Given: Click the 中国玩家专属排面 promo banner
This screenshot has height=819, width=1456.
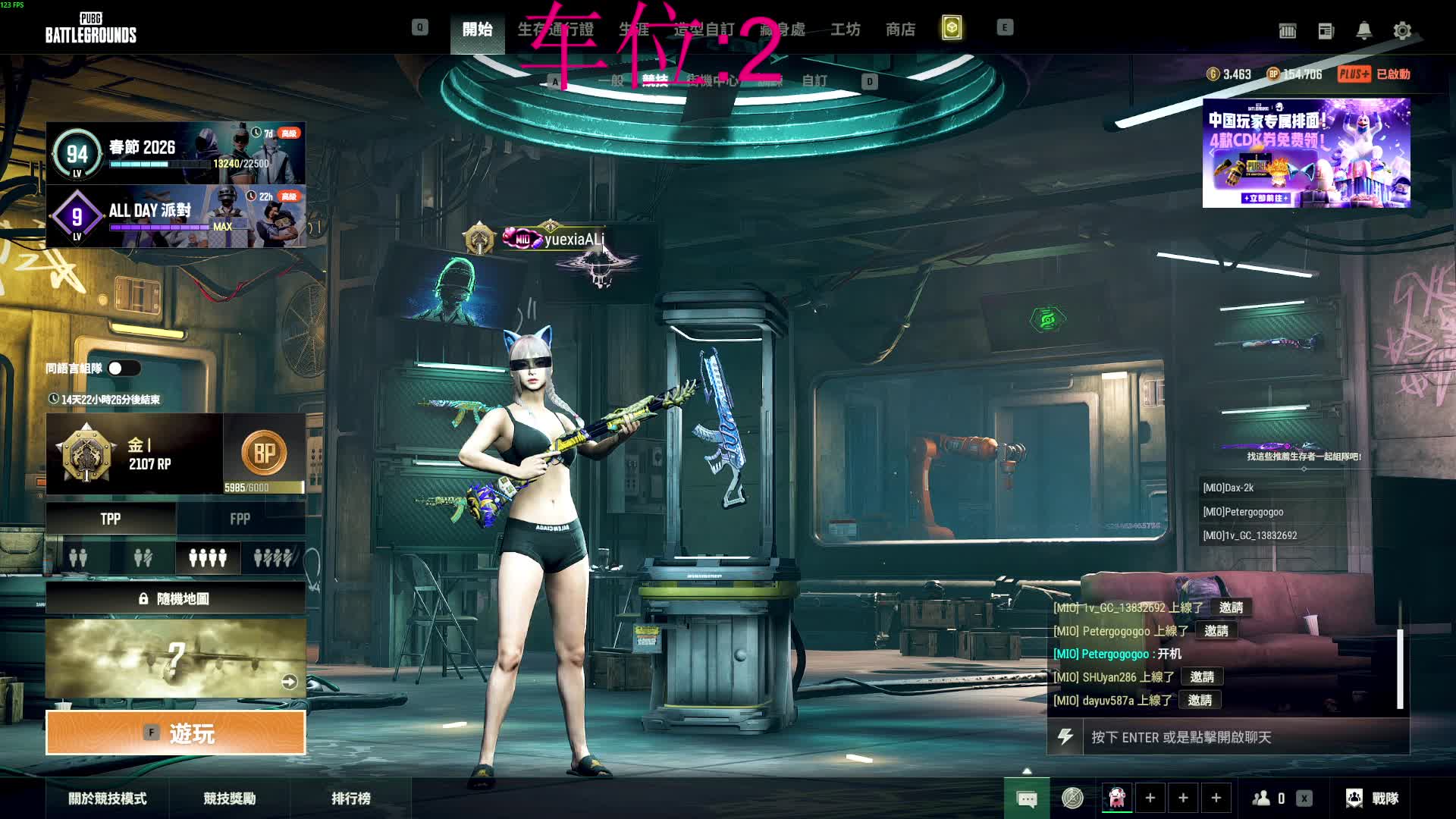Looking at the screenshot, I should tap(1306, 152).
